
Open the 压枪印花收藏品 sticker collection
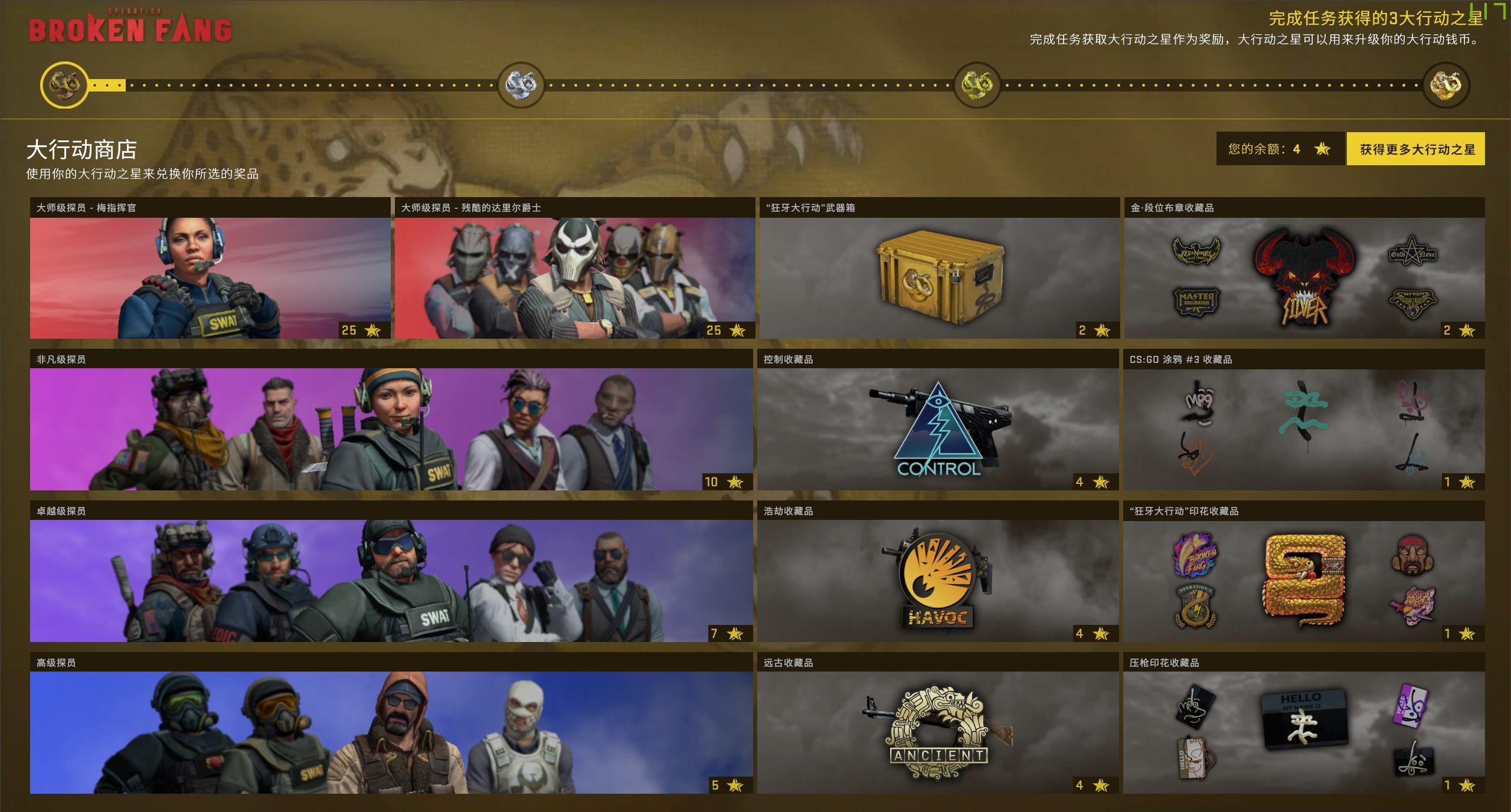tap(1303, 732)
